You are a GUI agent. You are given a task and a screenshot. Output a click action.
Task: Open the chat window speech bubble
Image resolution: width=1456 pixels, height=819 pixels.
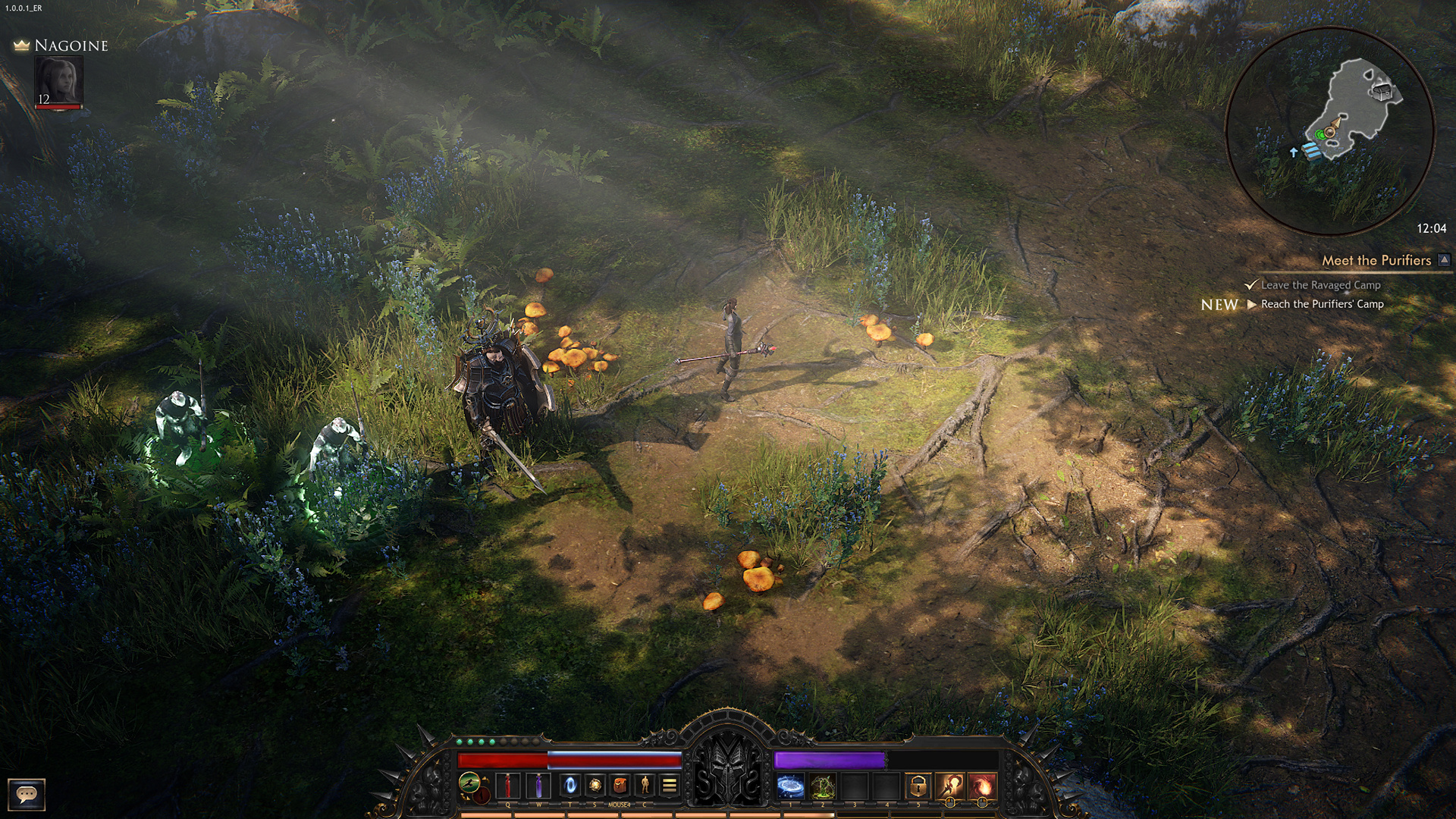pos(27,794)
